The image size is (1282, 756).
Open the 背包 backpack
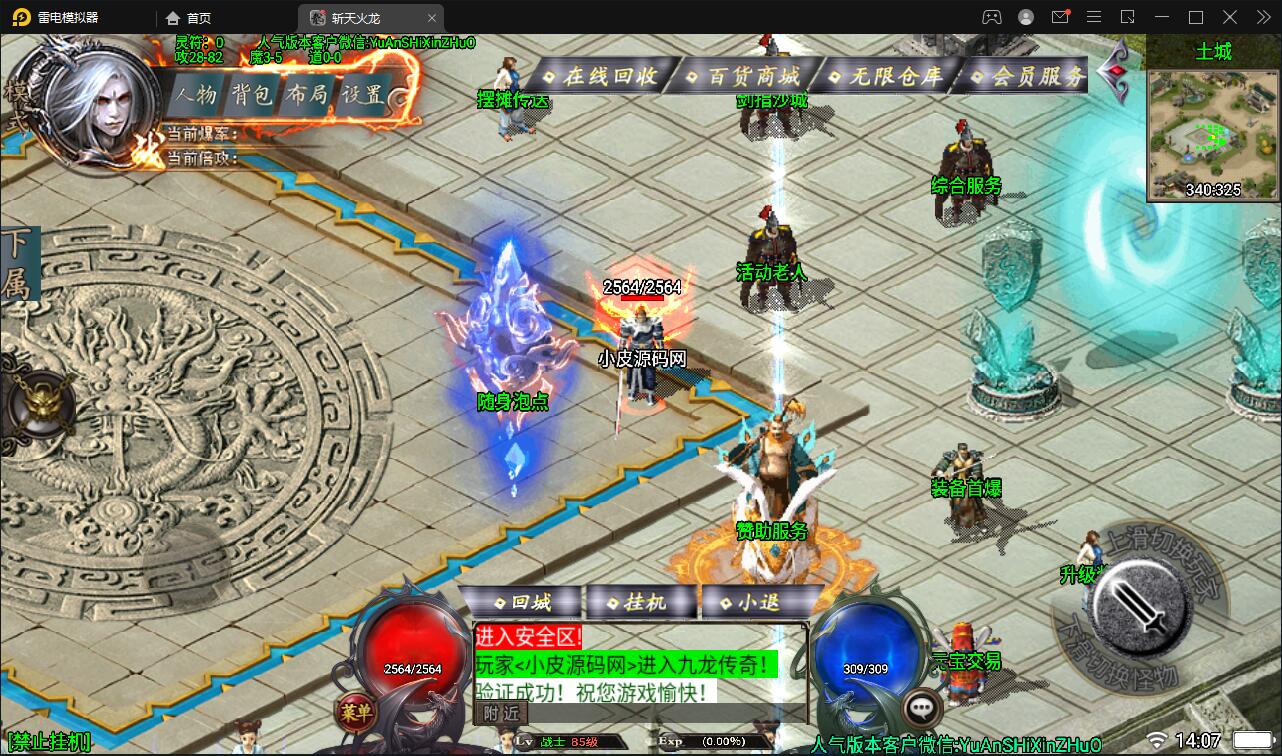[x=249, y=95]
